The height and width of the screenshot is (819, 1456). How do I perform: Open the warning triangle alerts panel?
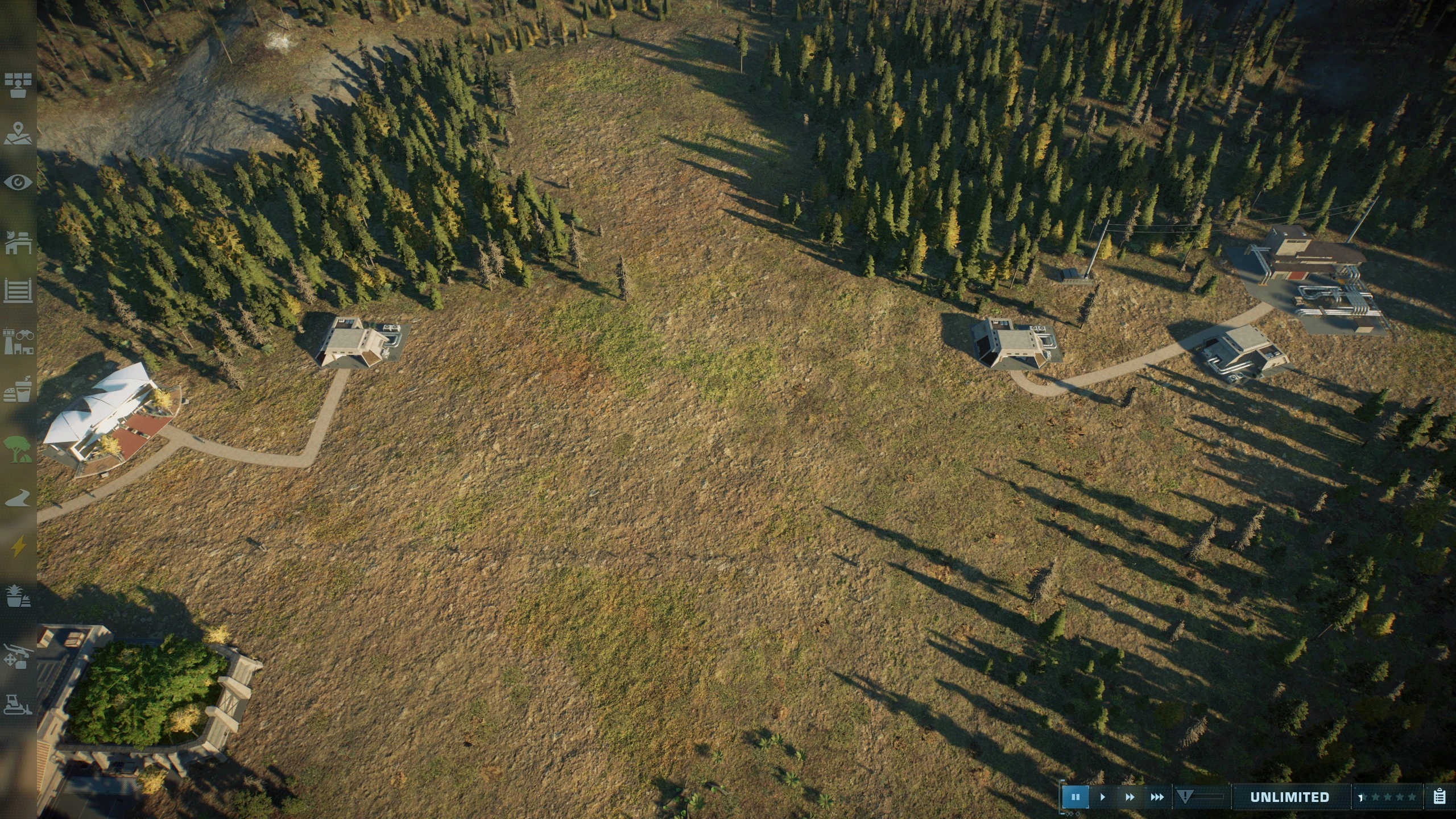click(x=1185, y=797)
